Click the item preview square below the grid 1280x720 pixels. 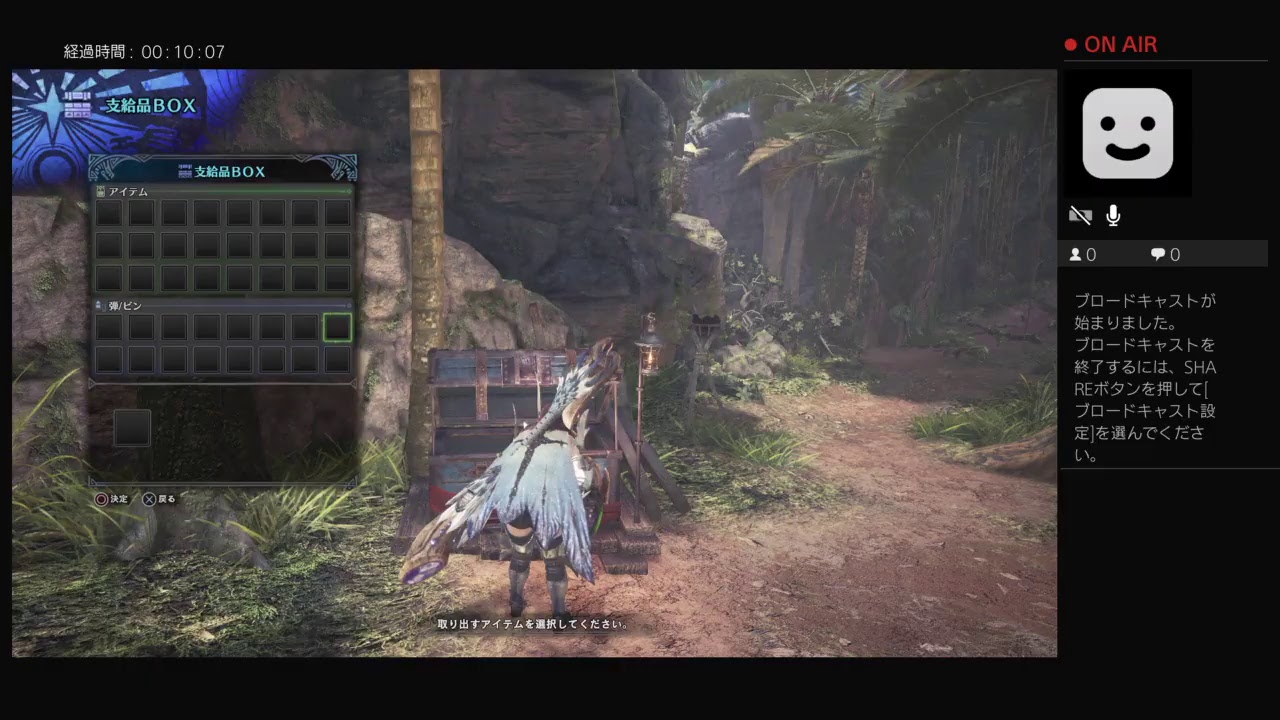(132, 428)
